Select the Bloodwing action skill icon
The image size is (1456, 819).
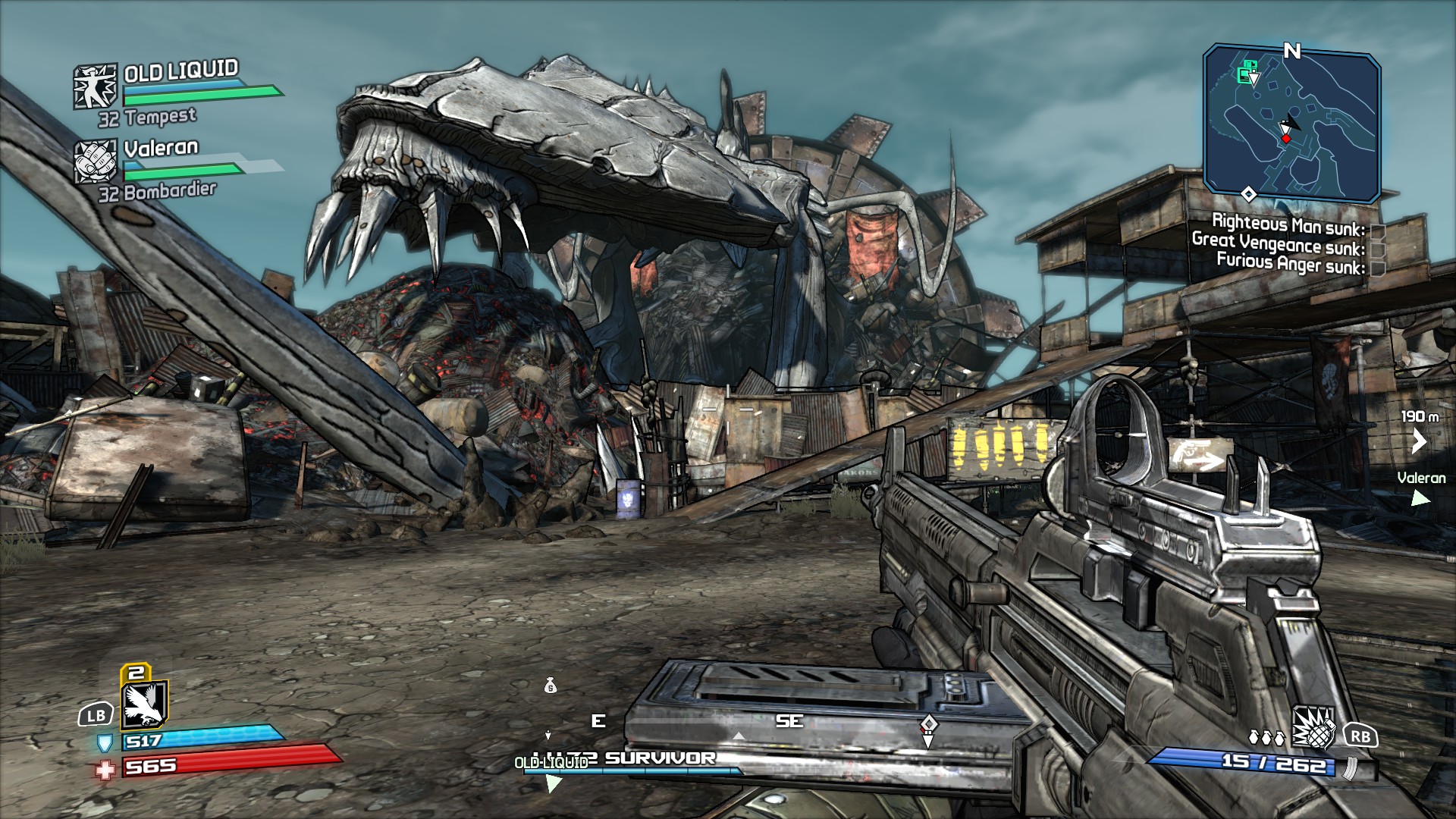[x=144, y=705]
